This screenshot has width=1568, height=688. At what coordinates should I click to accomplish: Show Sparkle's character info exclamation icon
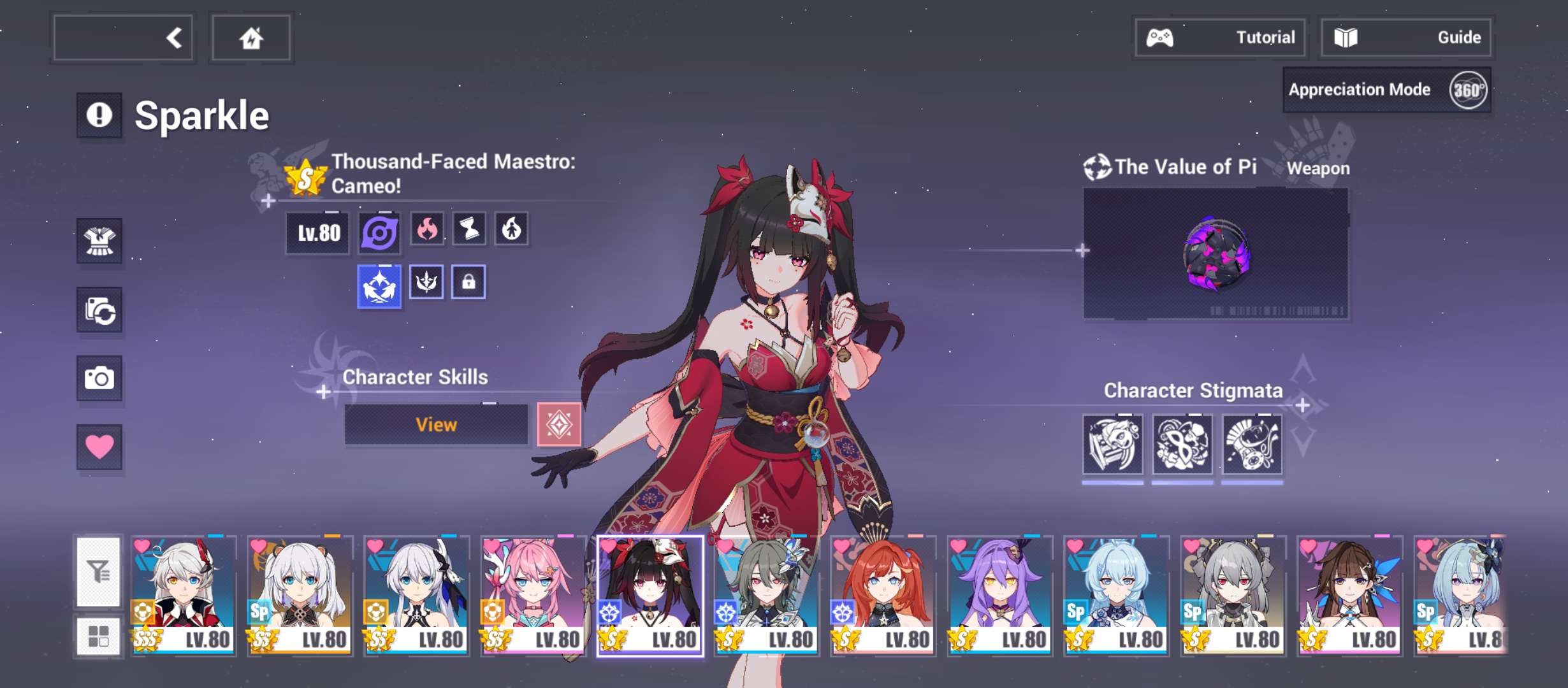[99, 115]
